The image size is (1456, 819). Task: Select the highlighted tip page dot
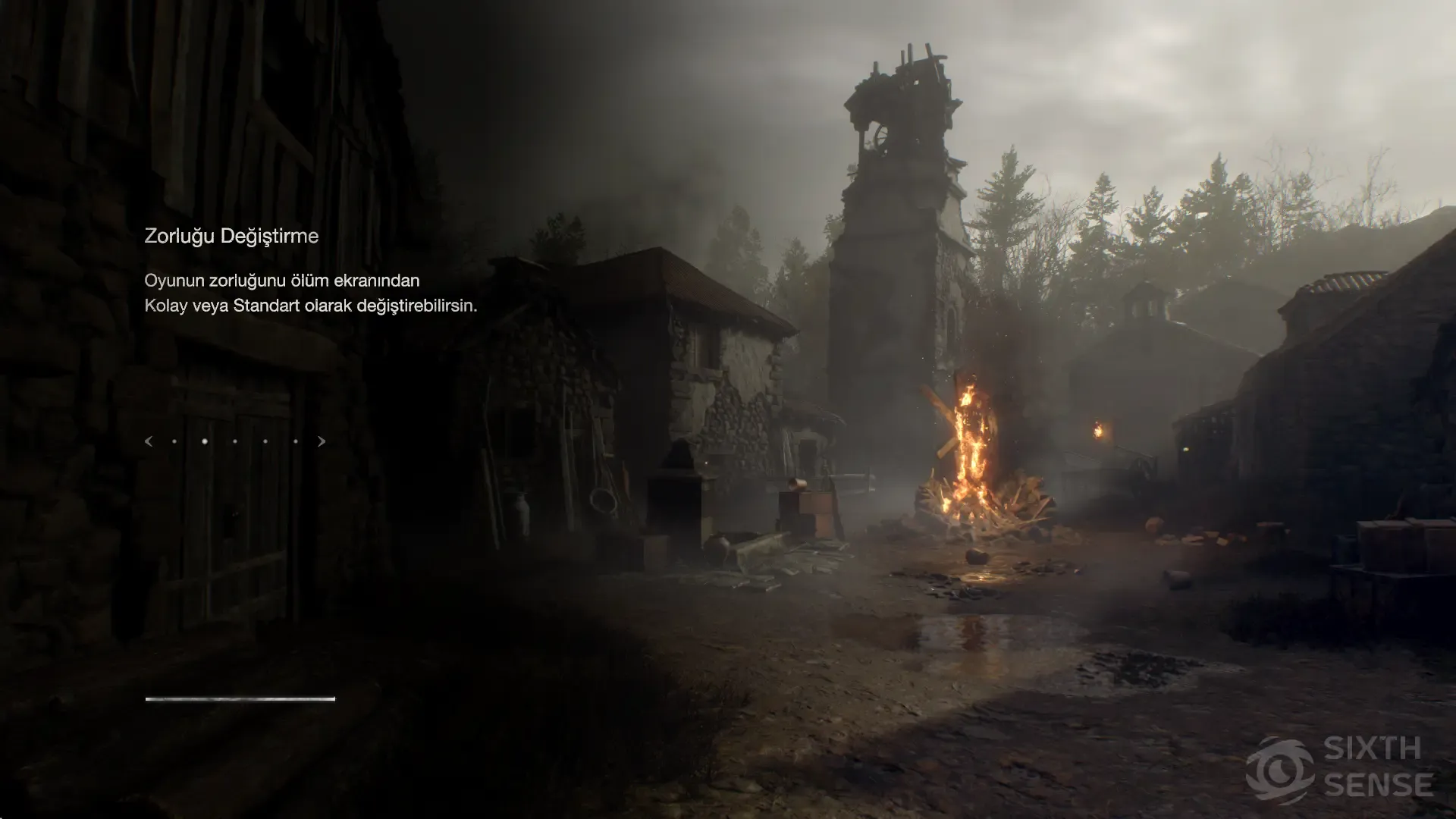click(205, 441)
